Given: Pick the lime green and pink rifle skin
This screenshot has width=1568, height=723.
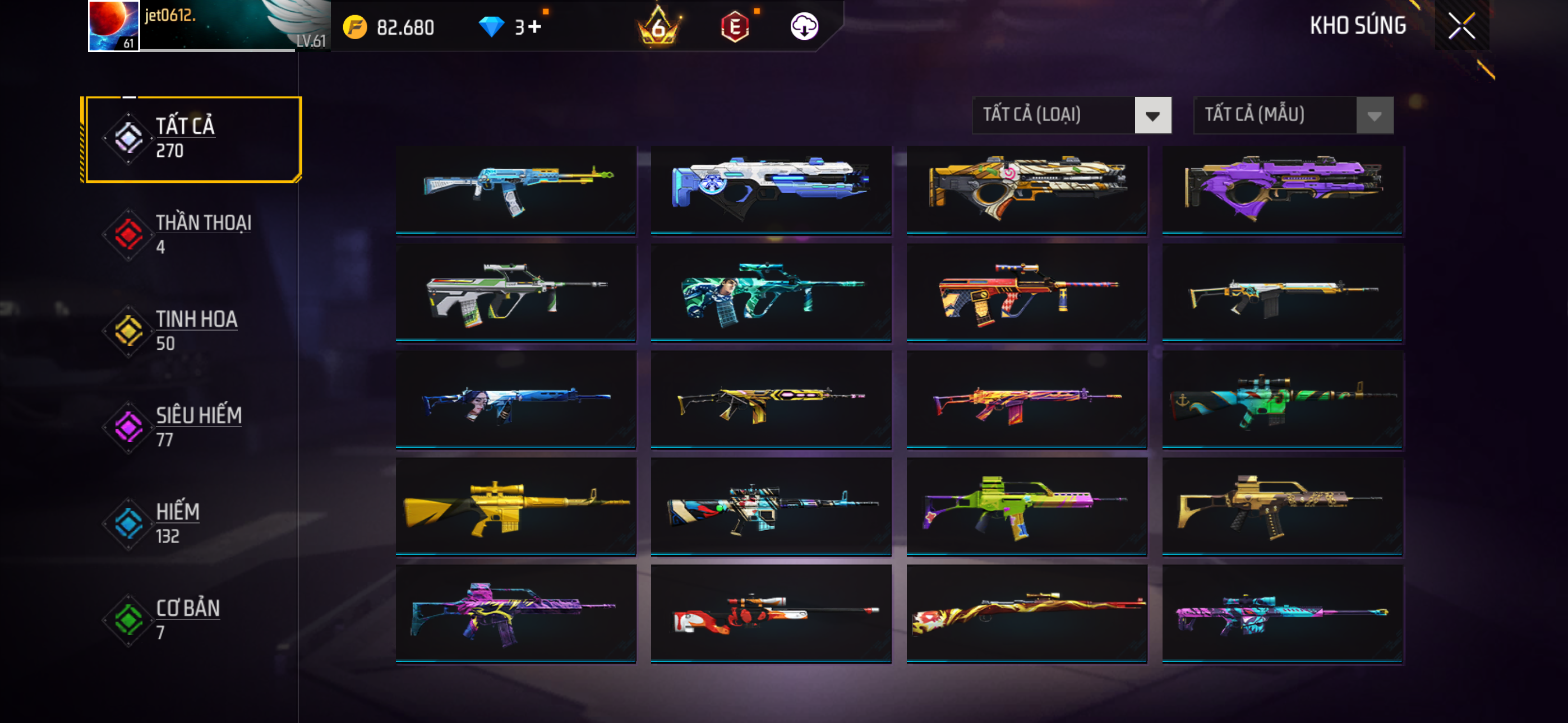Looking at the screenshot, I should click(x=1026, y=506).
